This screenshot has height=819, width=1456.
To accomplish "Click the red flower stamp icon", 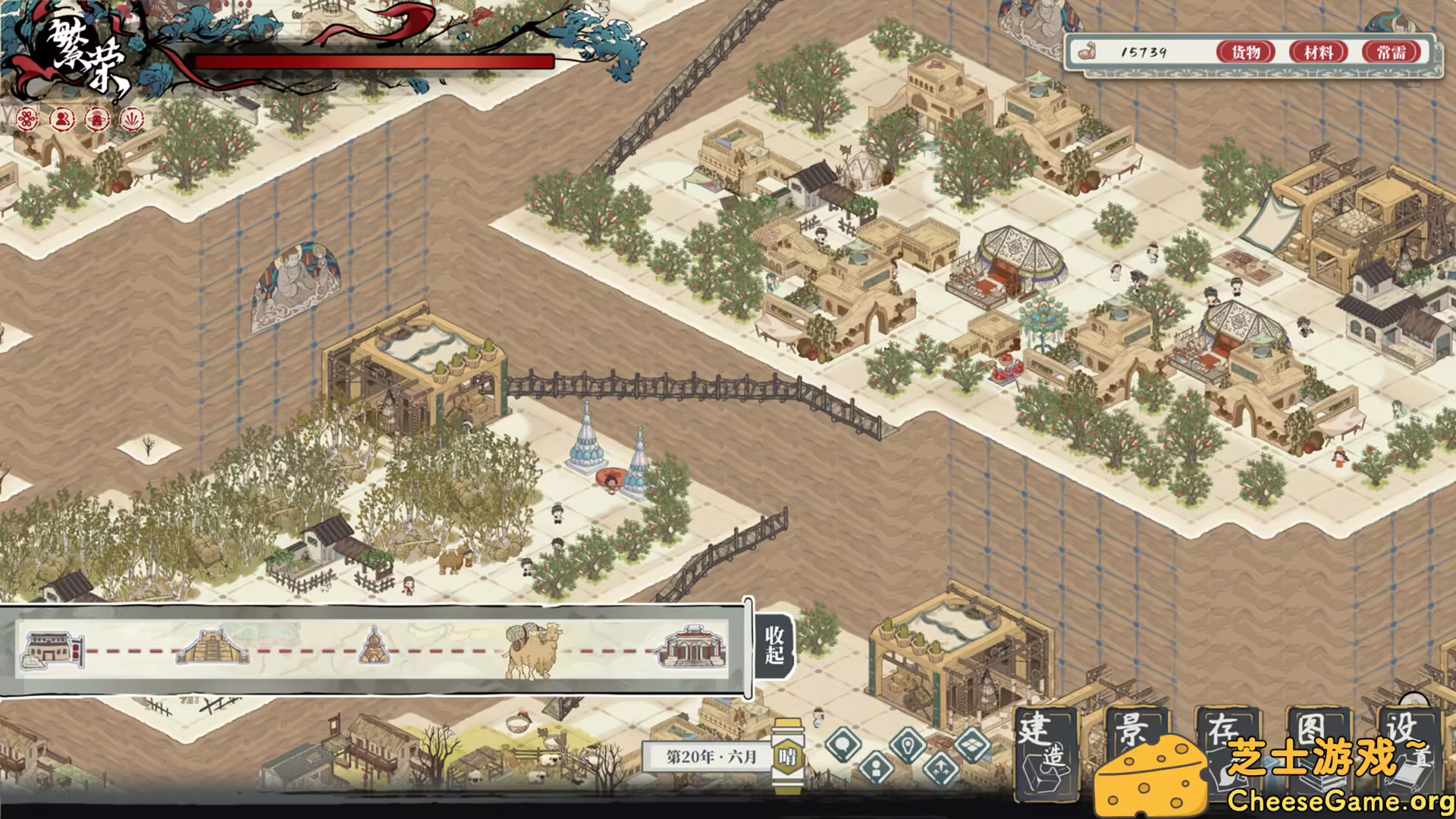I will 25,119.
